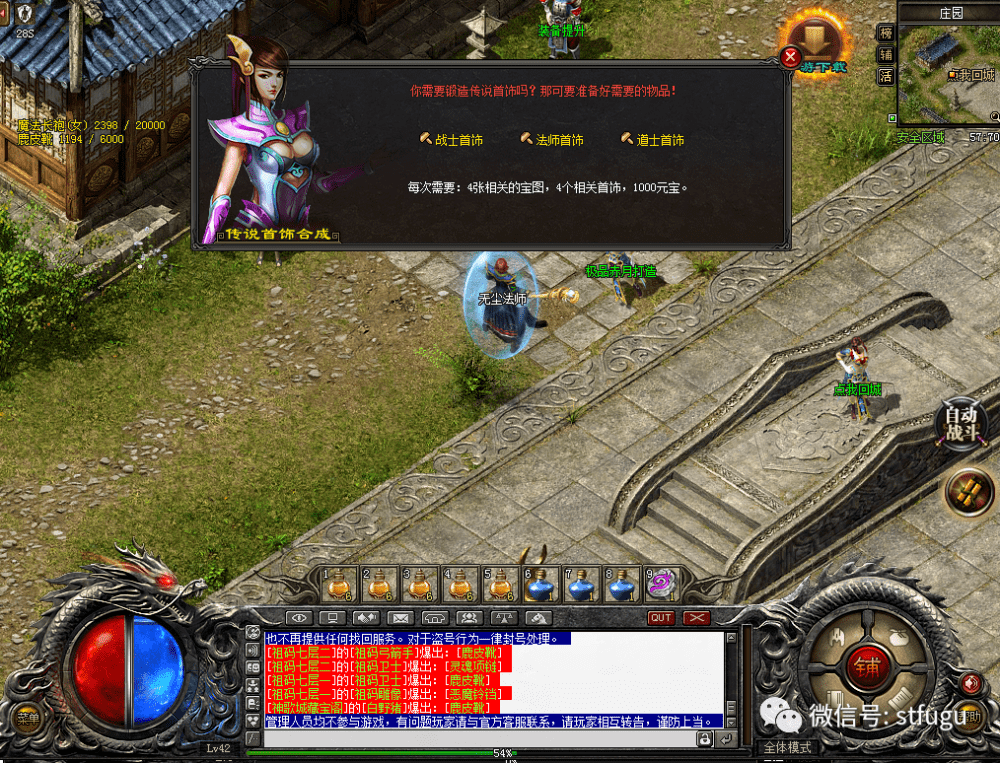Close the legendary jewelry dialog
The width and height of the screenshot is (1000, 763).
click(x=791, y=57)
